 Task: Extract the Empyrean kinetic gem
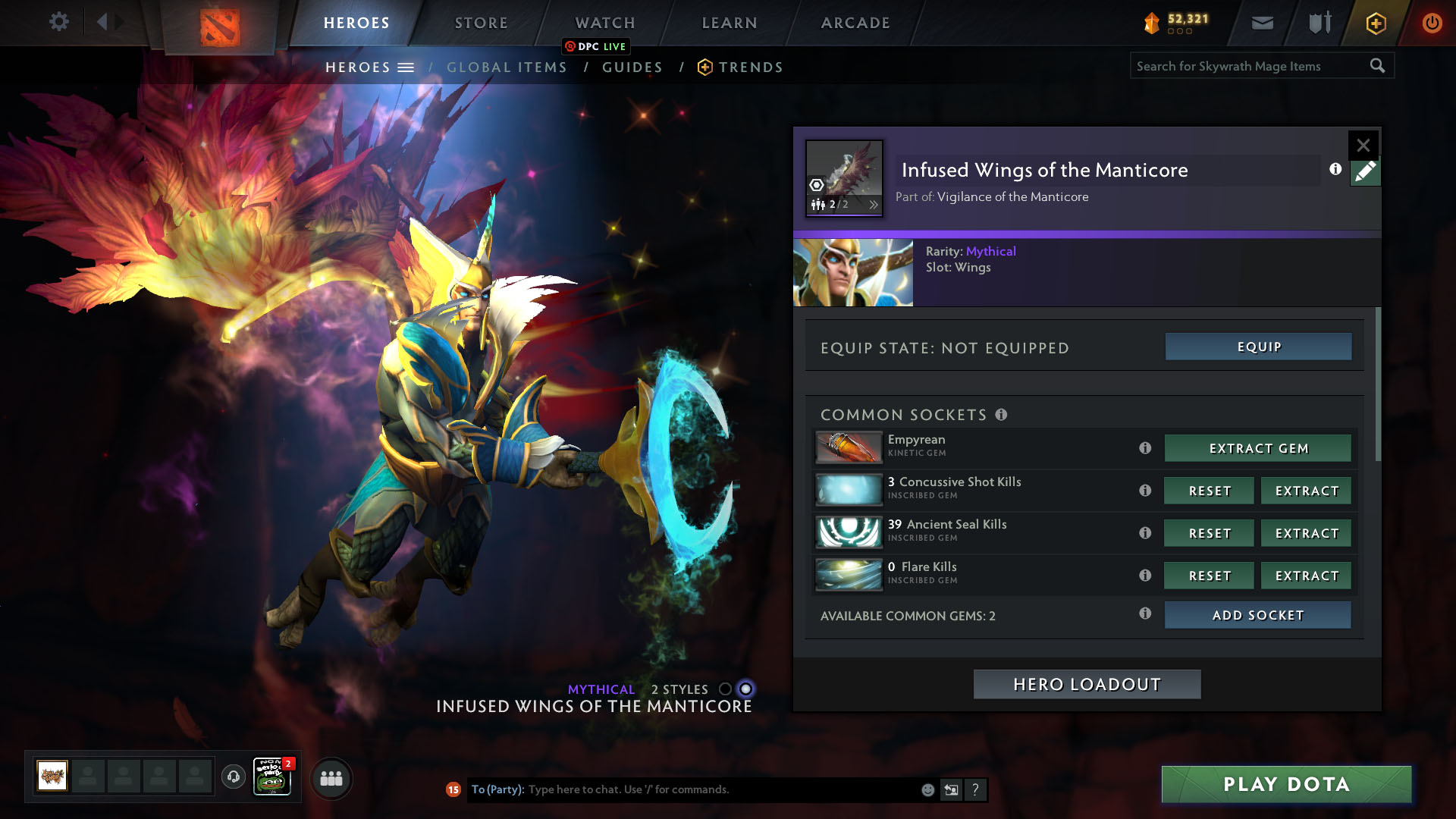[x=1258, y=448]
